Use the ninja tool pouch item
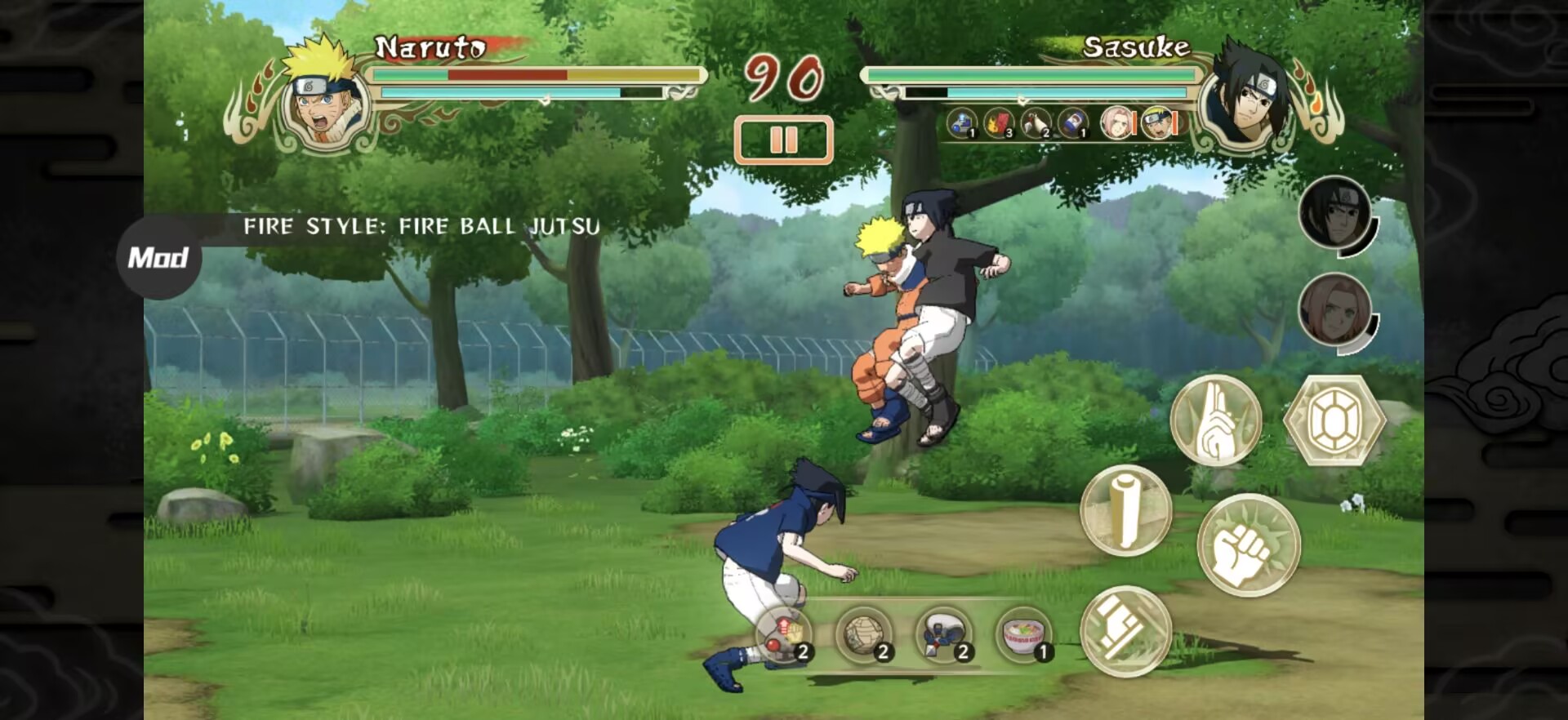Screen dimensions: 1568x720 pos(944,634)
